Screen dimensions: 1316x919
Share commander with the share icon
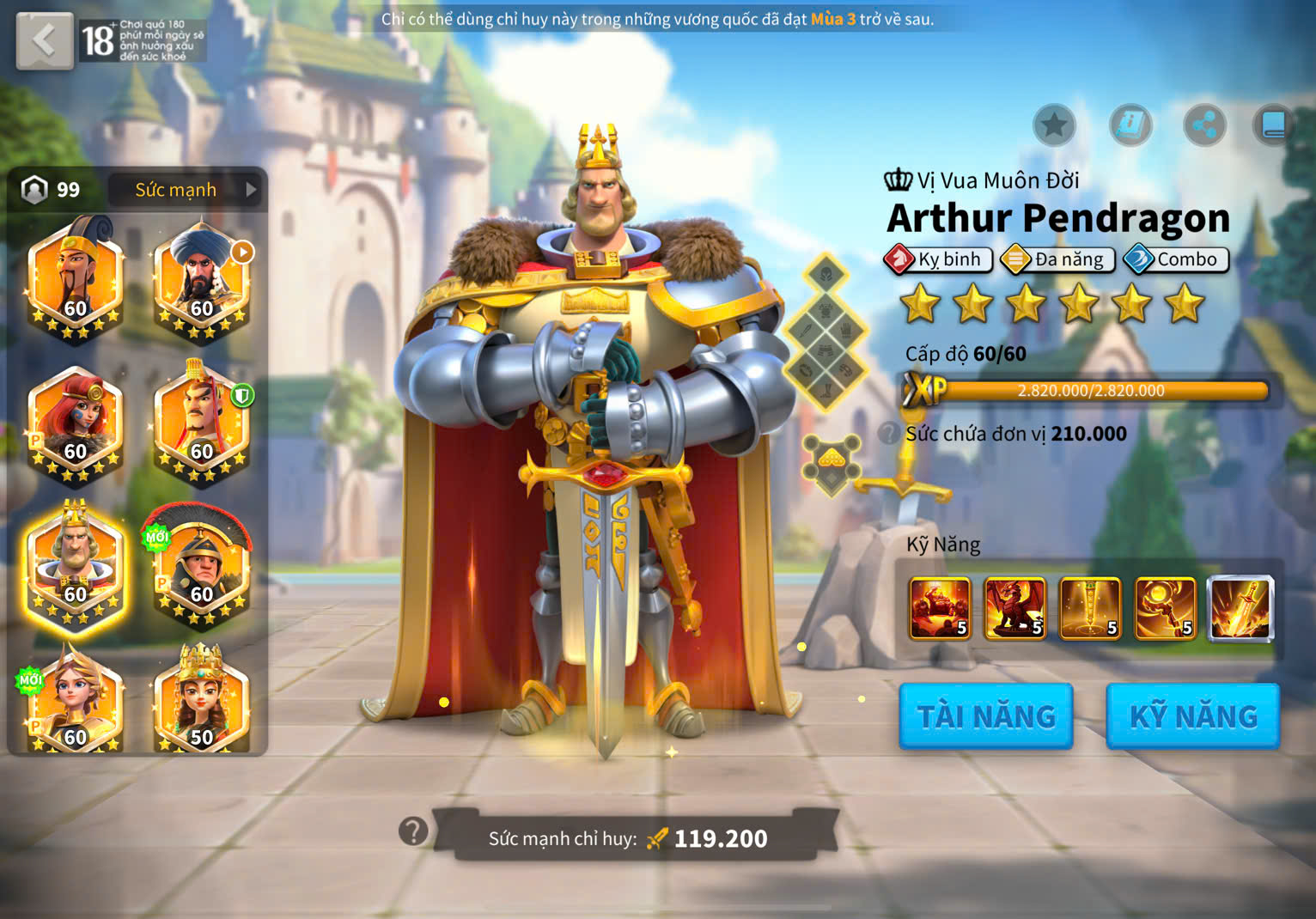(x=1204, y=126)
